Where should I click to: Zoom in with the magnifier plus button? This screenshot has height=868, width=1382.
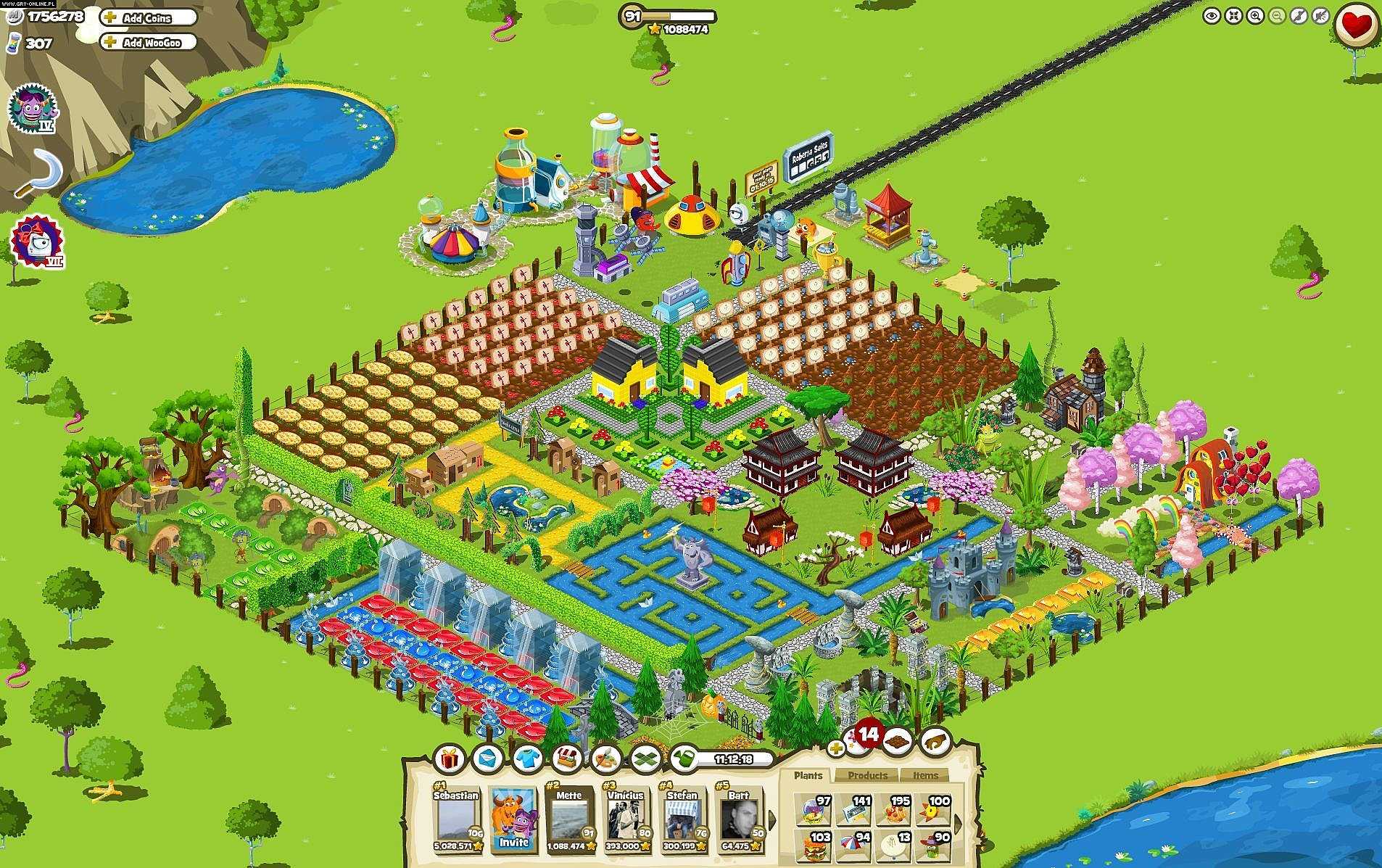click(1255, 16)
